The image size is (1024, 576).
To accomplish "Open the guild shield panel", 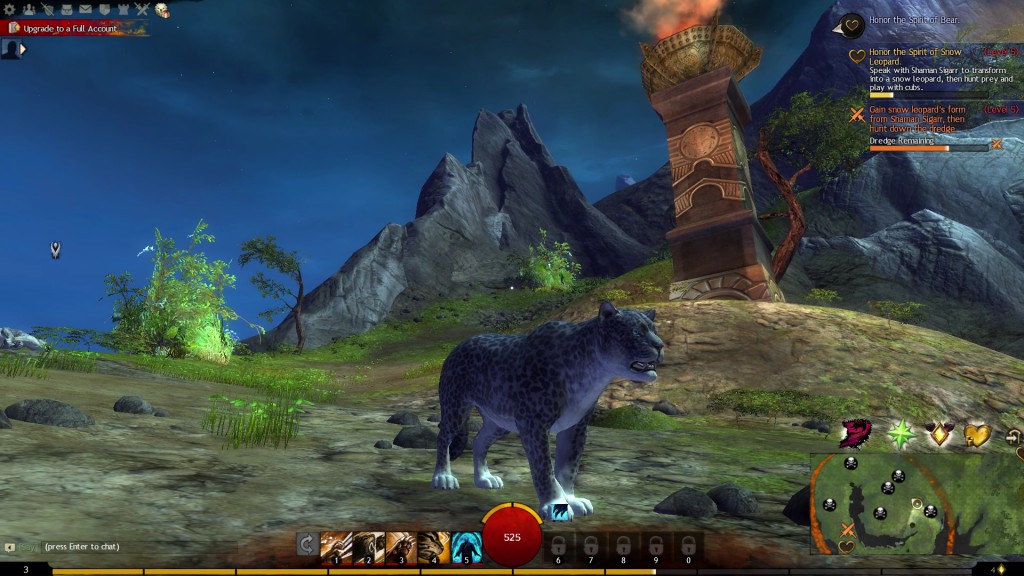I will 104,9.
